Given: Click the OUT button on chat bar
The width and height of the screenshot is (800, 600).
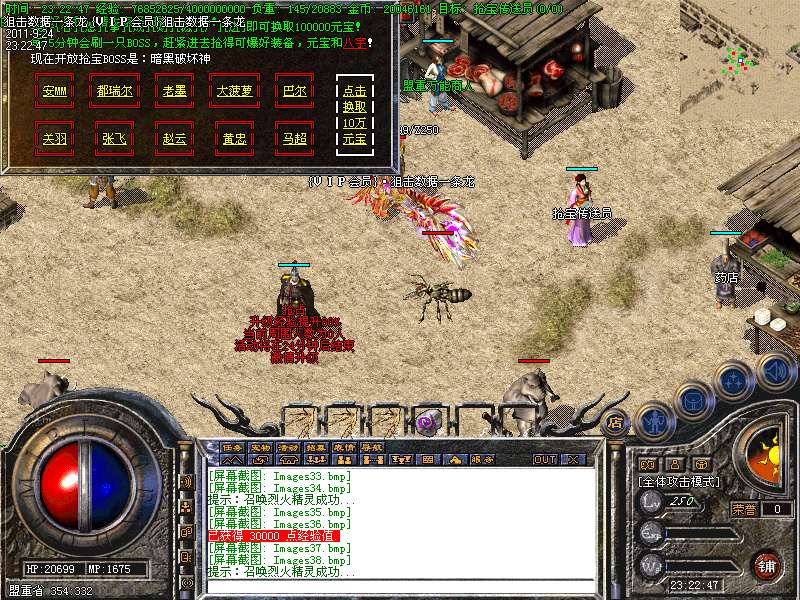Looking at the screenshot, I should (545, 460).
